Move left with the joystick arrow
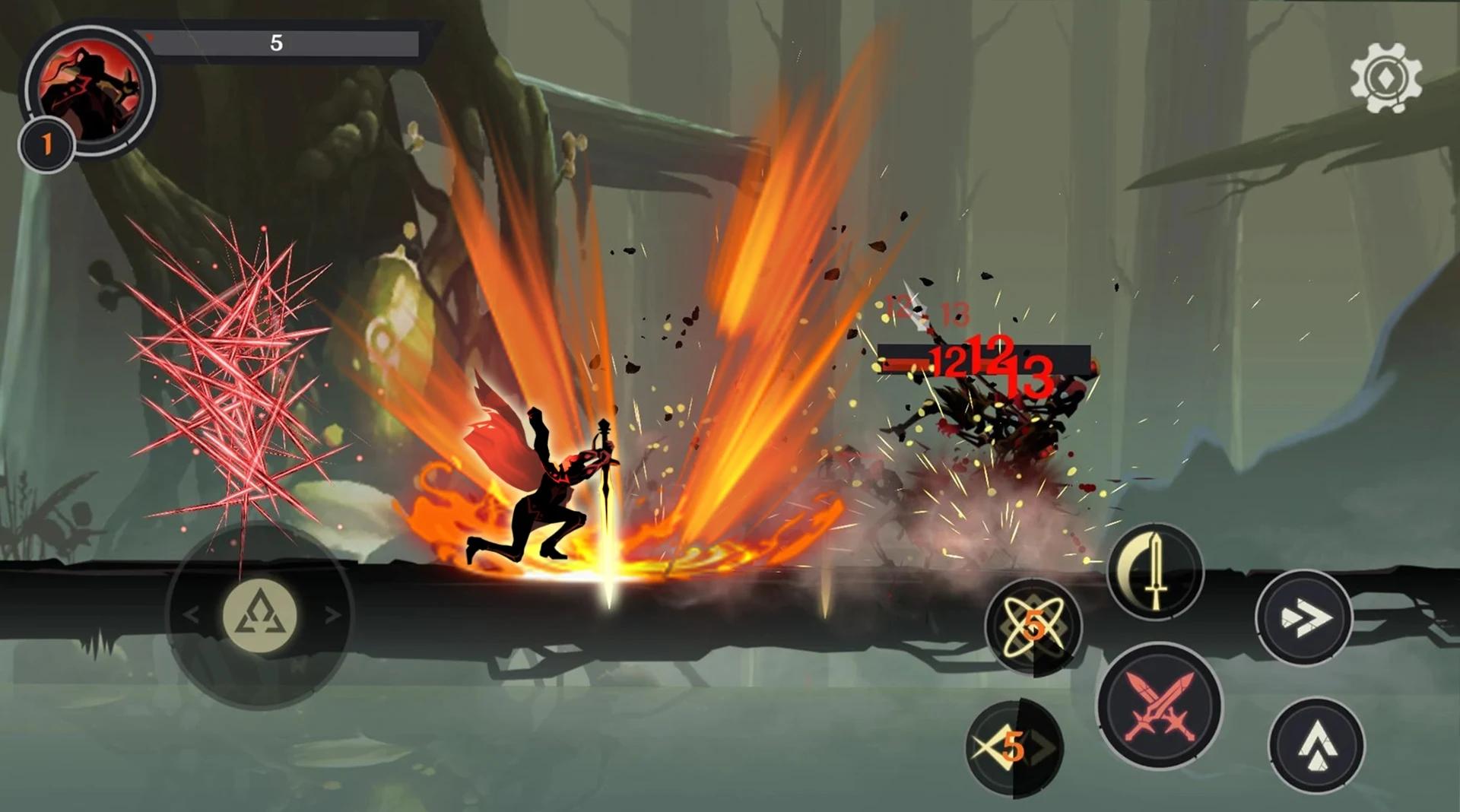Viewport: 1460px width, 812px height. click(191, 614)
